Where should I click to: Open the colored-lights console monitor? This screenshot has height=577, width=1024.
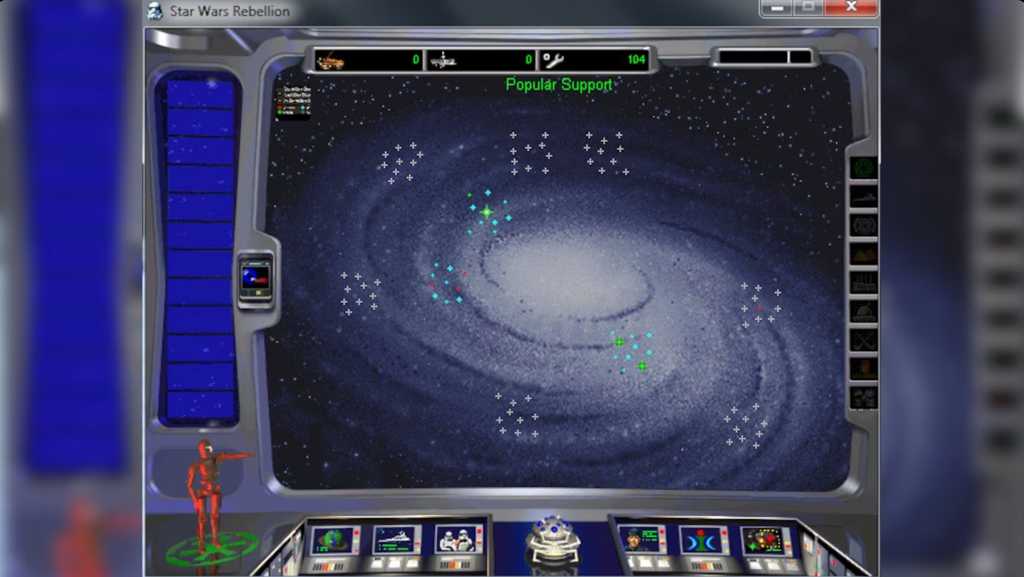tap(766, 540)
